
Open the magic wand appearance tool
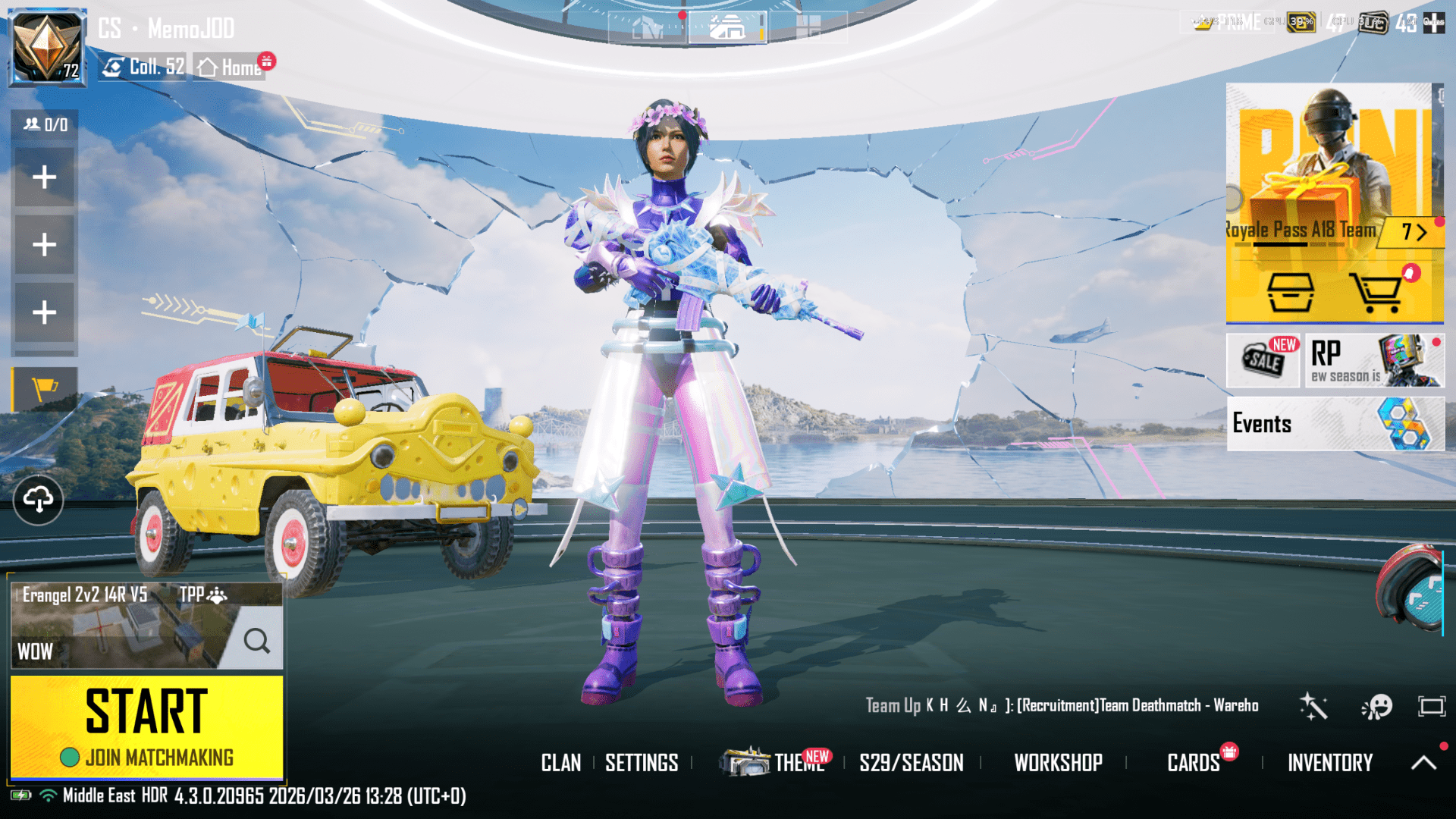[x=1314, y=706]
